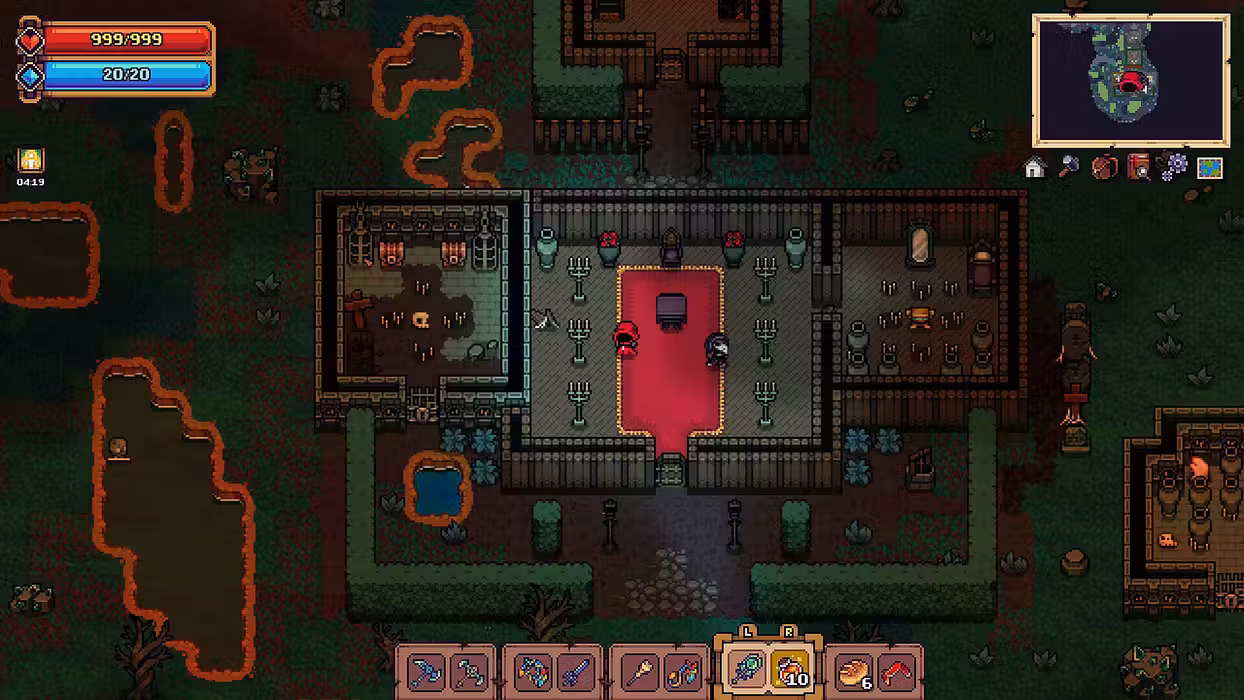Image resolution: width=1244 pixels, height=700 pixels.
Task: Open the red journal book
Action: 1139,167
